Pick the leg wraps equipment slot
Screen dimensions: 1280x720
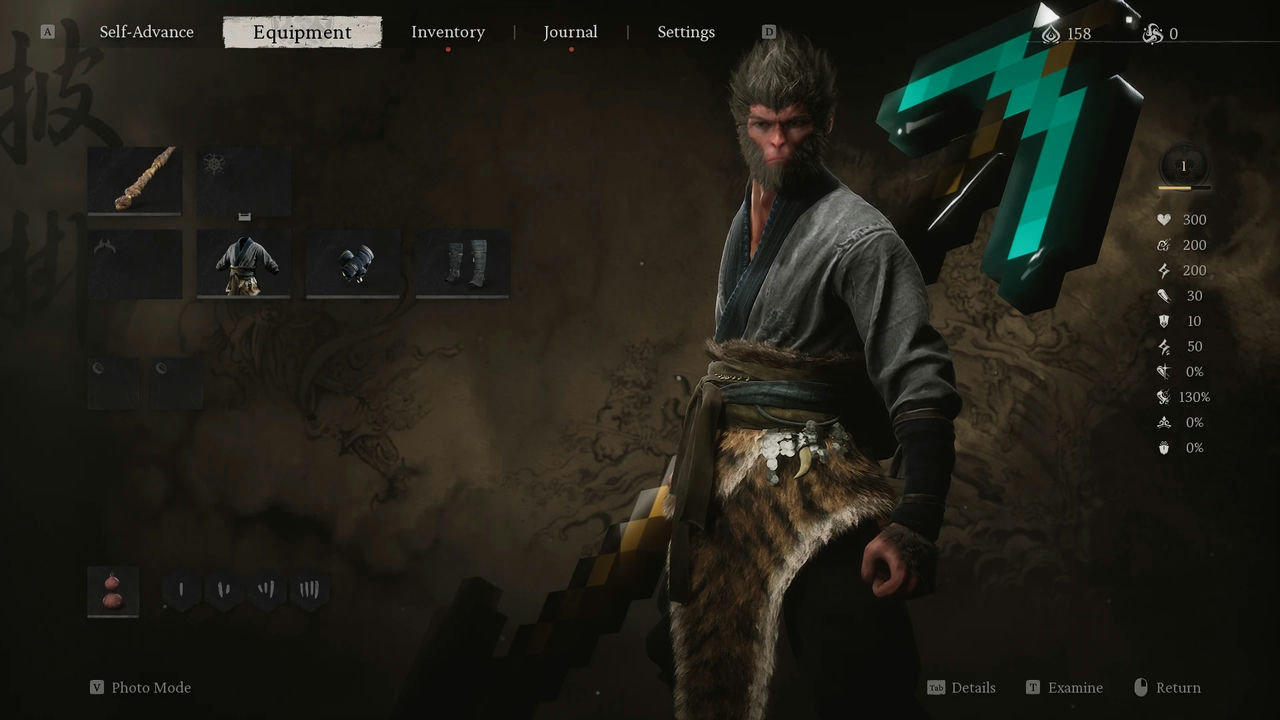coord(462,264)
